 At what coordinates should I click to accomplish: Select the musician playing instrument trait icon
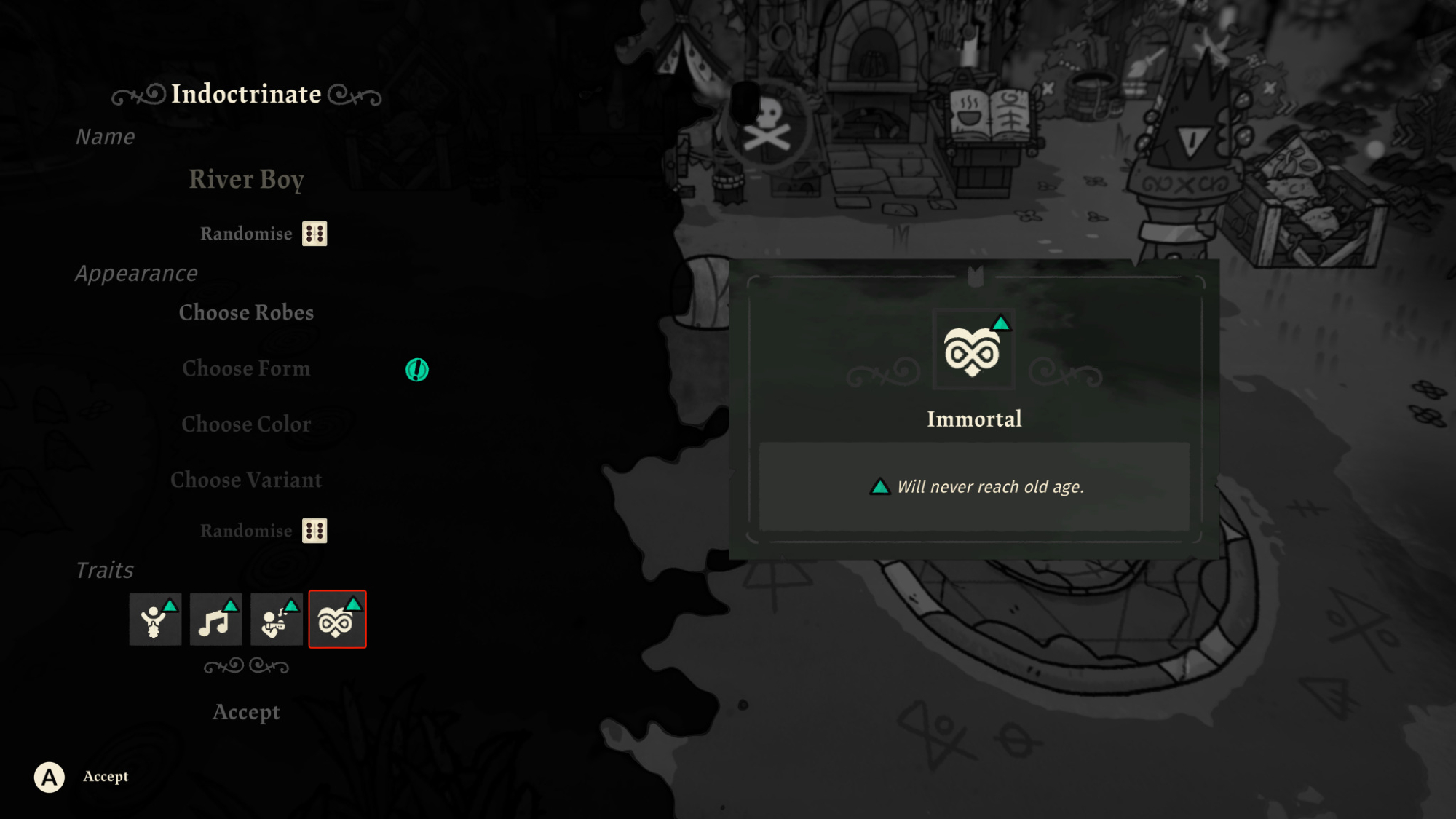pos(277,620)
